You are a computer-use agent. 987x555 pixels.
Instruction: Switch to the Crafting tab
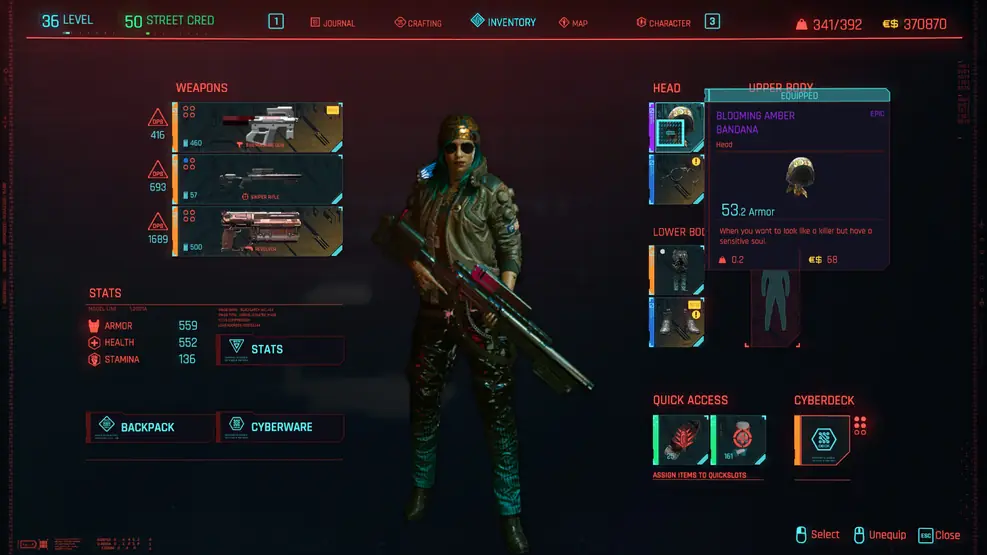coord(418,22)
